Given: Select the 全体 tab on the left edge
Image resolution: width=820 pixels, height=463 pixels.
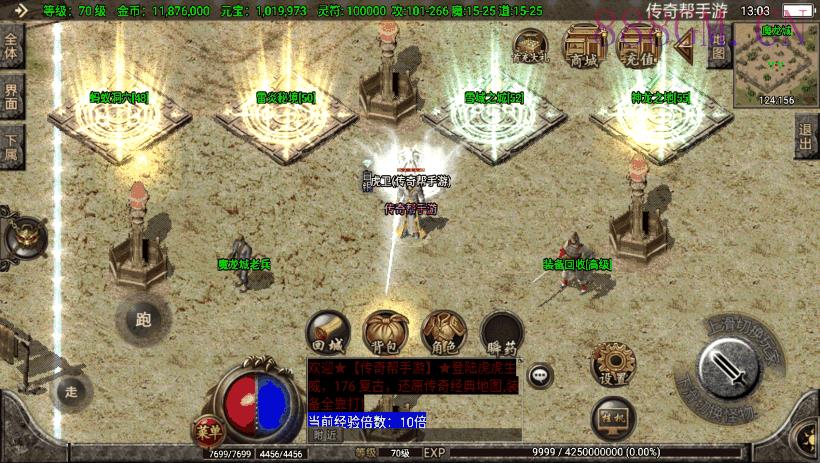Looking at the screenshot, I should [x=11, y=45].
